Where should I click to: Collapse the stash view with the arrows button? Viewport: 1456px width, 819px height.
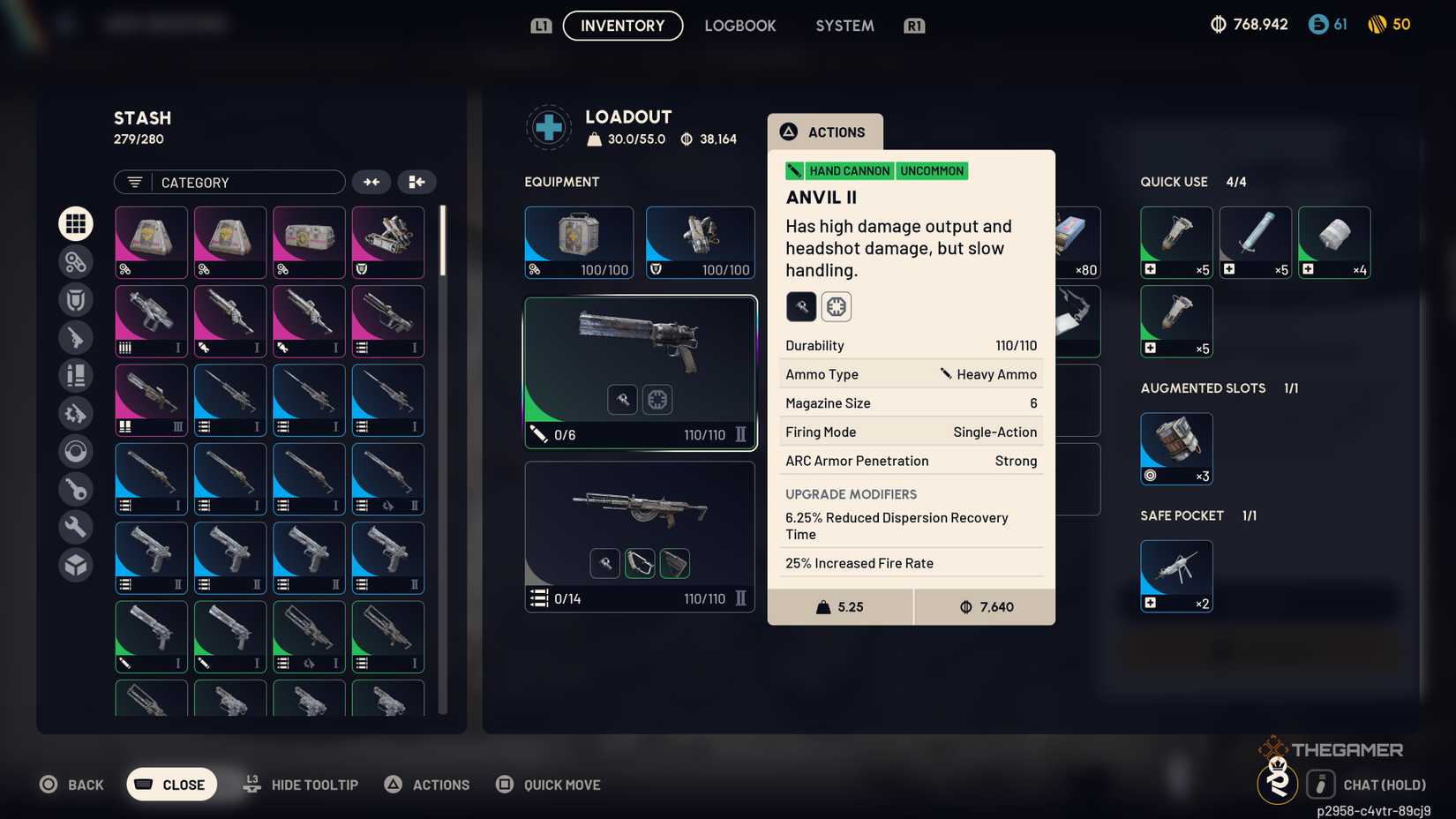tap(372, 182)
